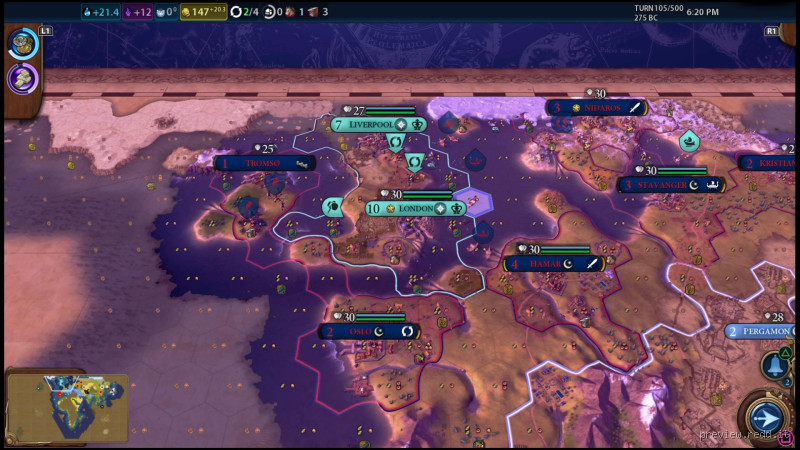Show the gold treasury details

pyautogui.click(x=203, y=12)
